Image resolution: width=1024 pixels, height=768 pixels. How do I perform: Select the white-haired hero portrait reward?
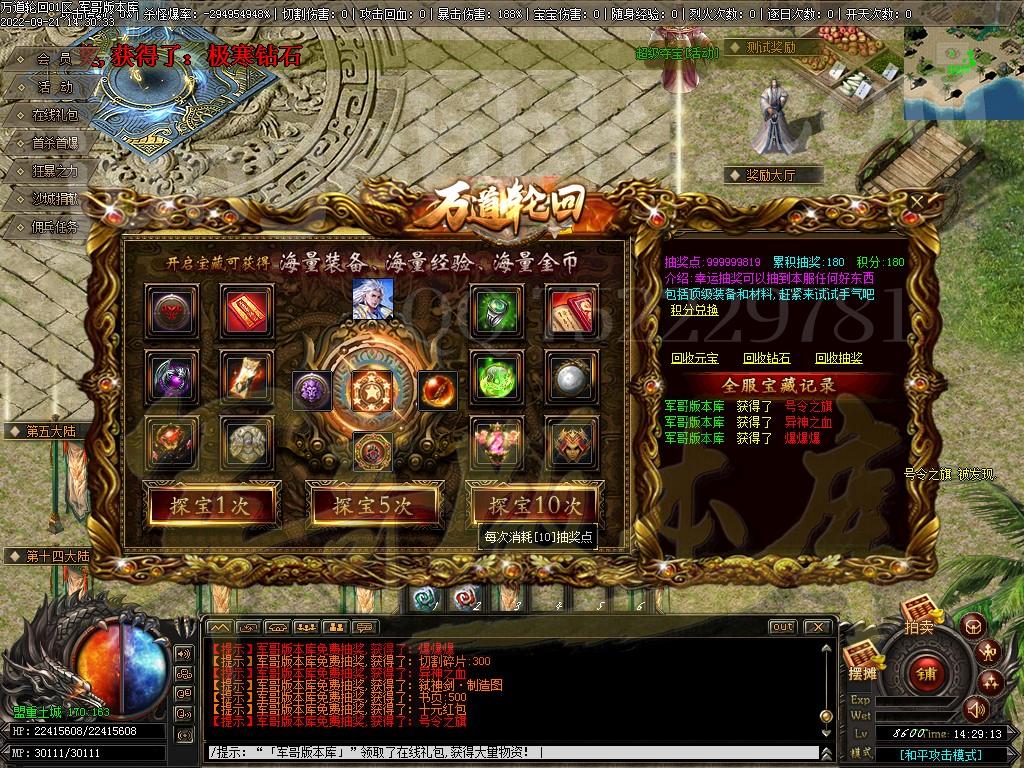pos(372,298)
